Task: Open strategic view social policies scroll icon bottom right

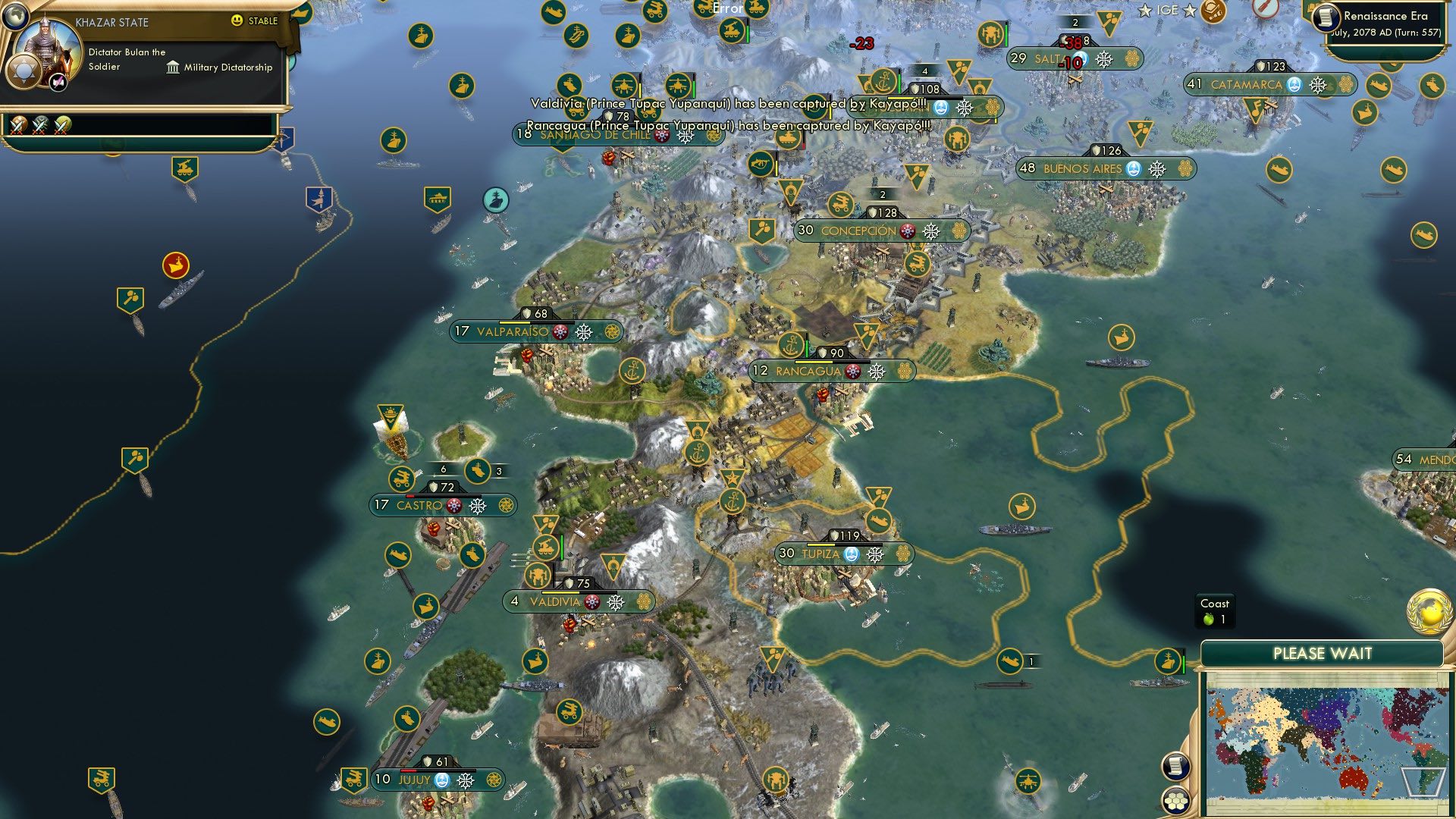Action: tap(1176, 767)
